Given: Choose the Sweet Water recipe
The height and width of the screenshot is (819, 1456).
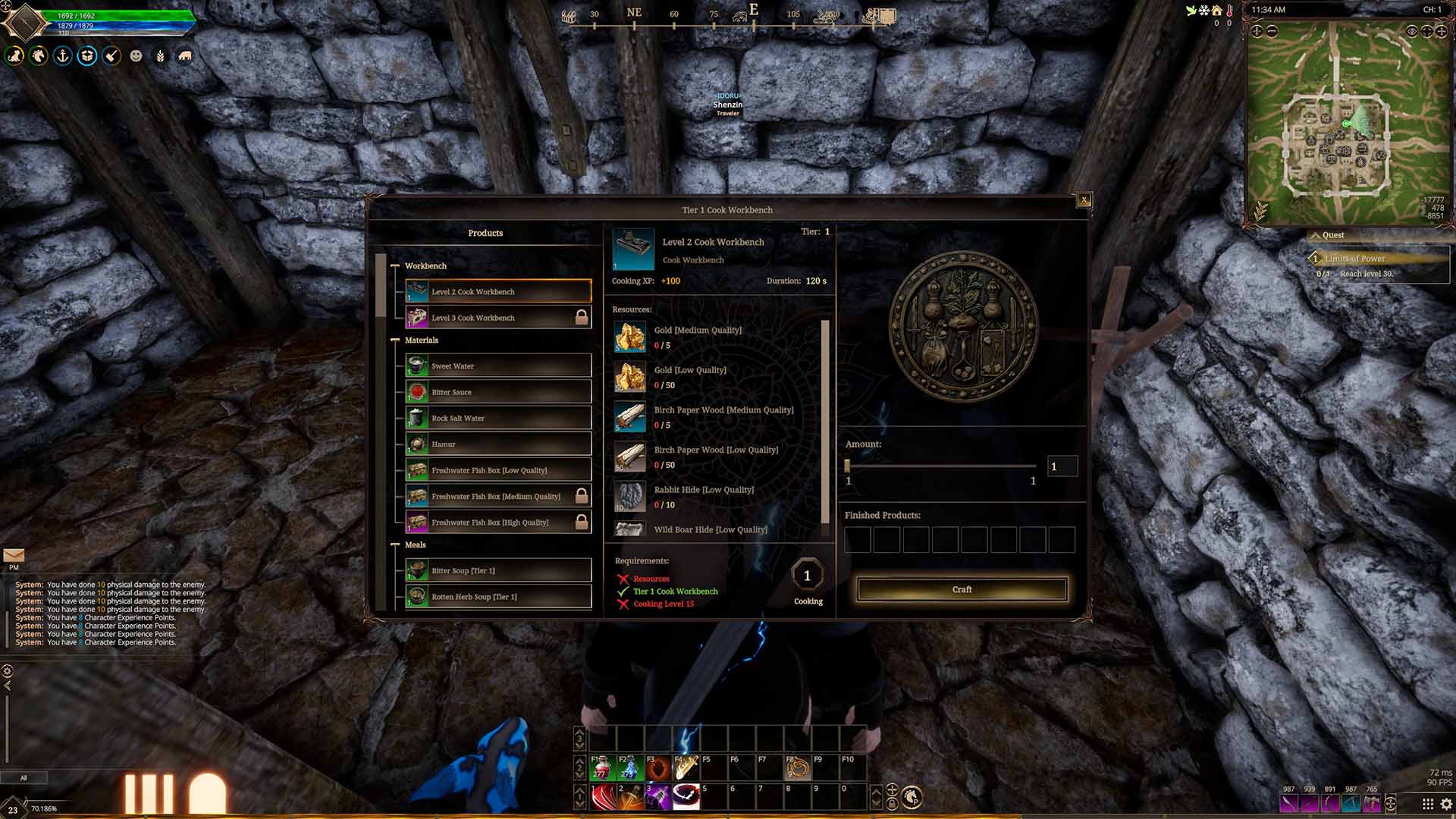Looking at the screenshot, I should point(497,366).
